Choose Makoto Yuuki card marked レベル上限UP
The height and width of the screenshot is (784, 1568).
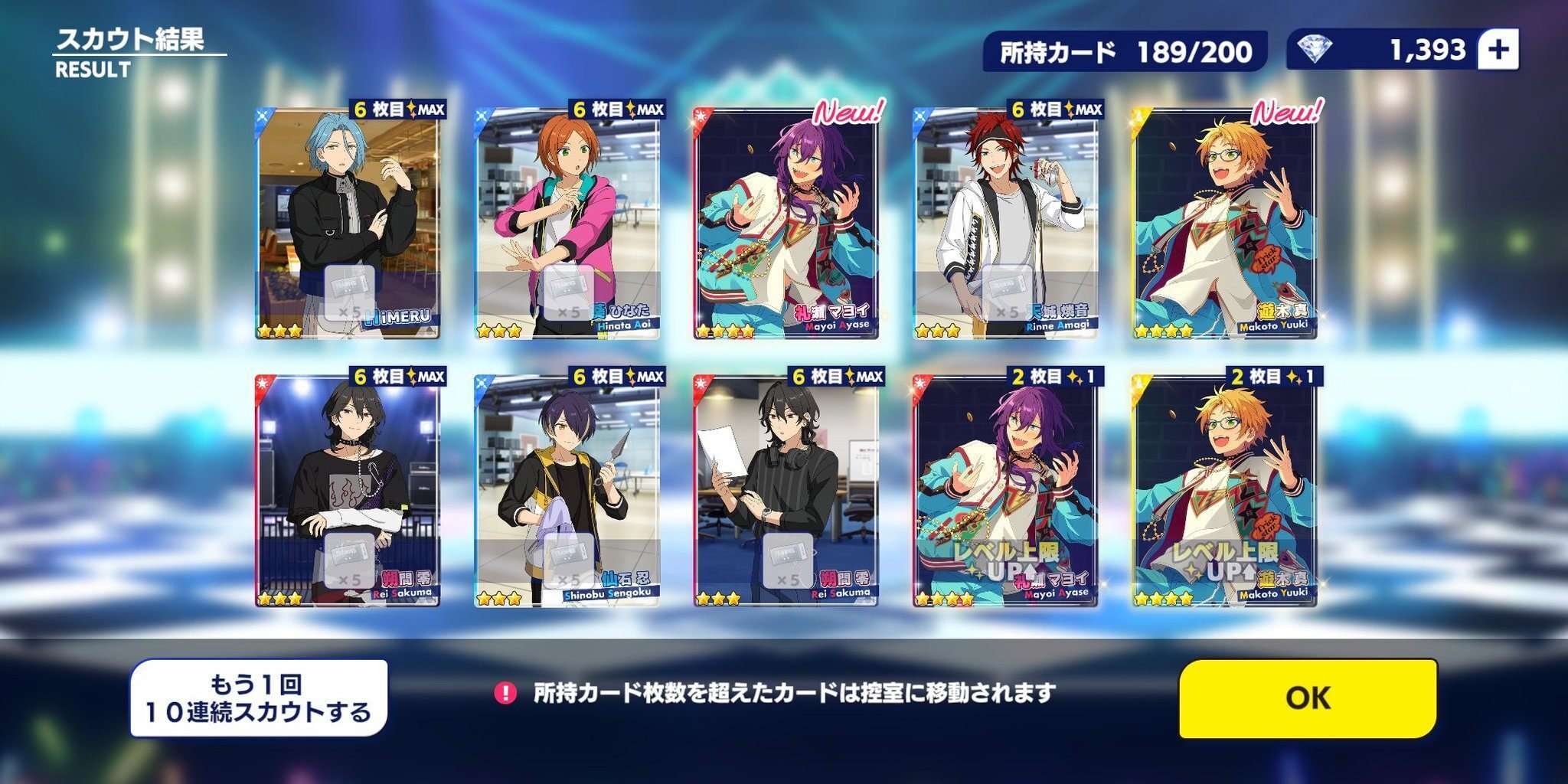1224,490
